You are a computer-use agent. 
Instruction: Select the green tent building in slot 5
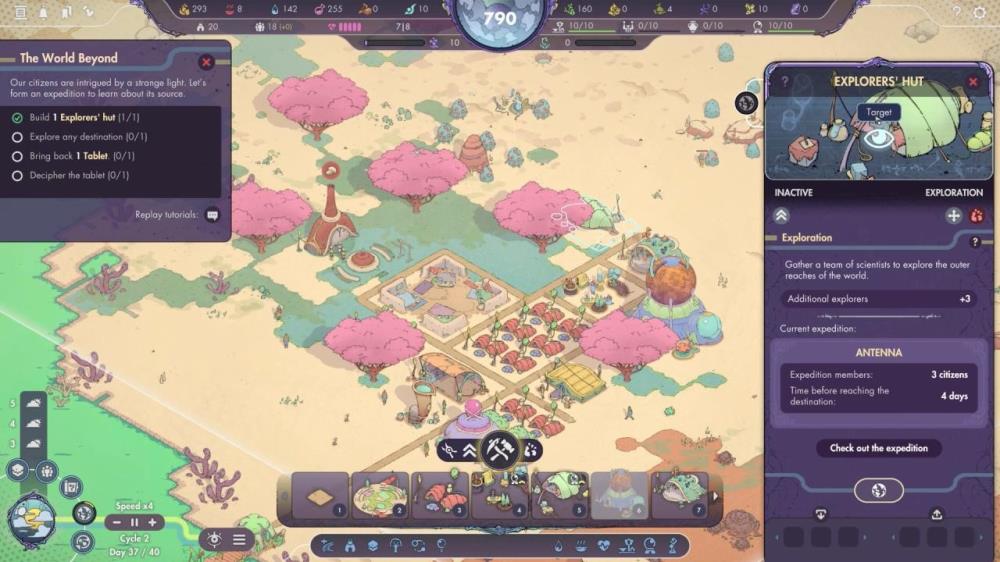tap(560, 496)
